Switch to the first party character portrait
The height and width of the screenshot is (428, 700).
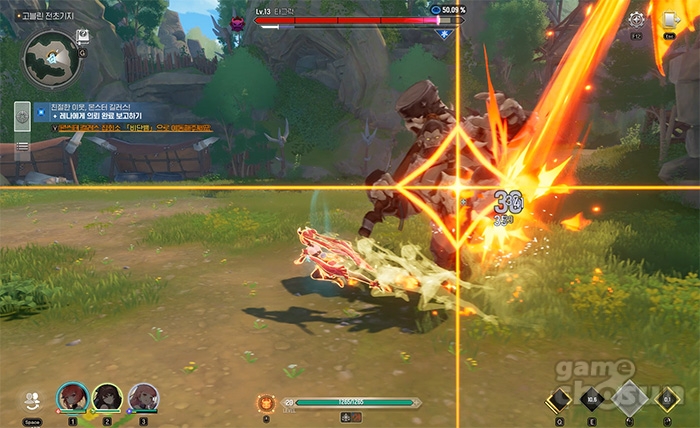[72, 398]
